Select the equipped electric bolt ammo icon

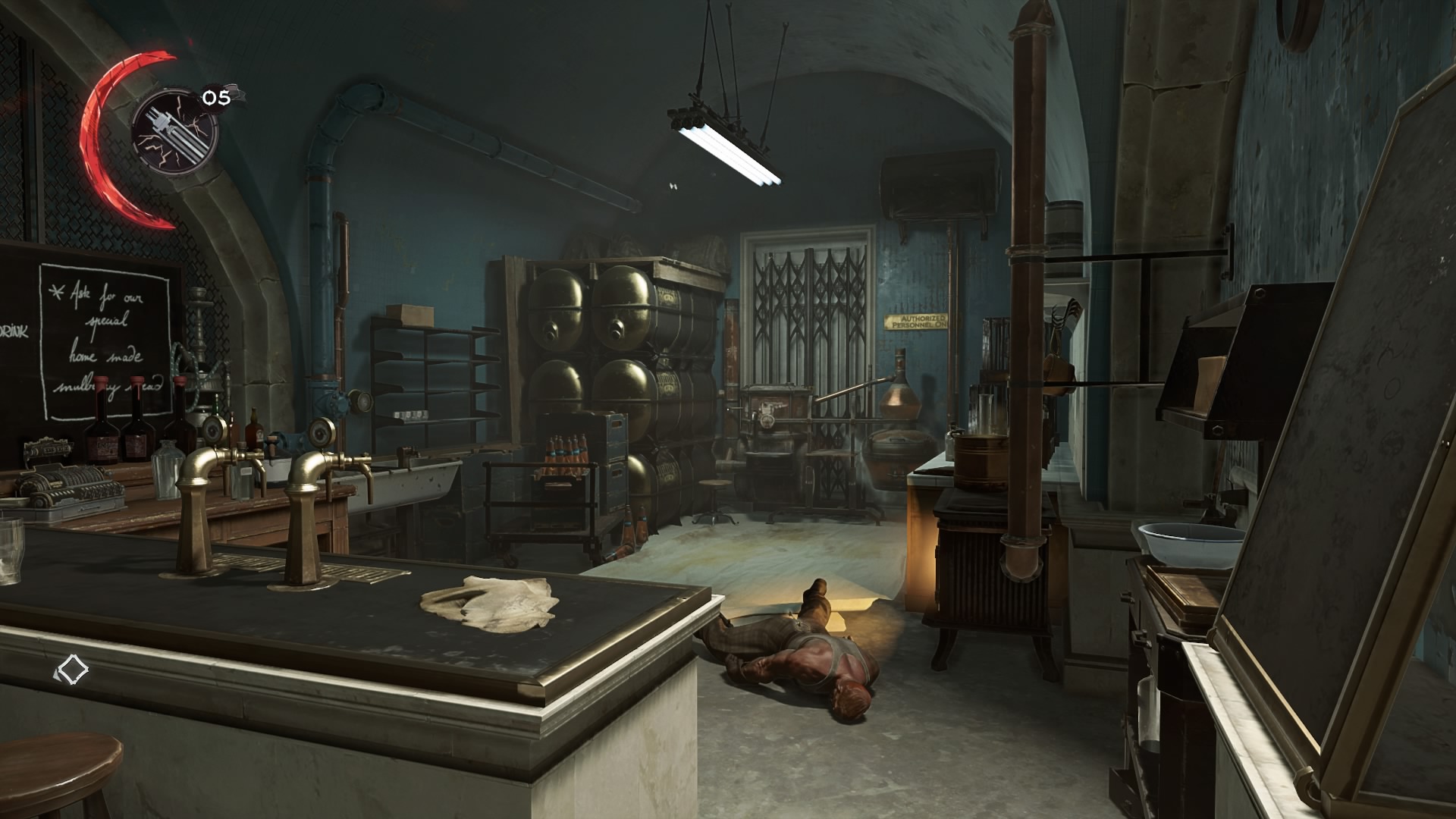pyautogui.click(x=174, y=131)
